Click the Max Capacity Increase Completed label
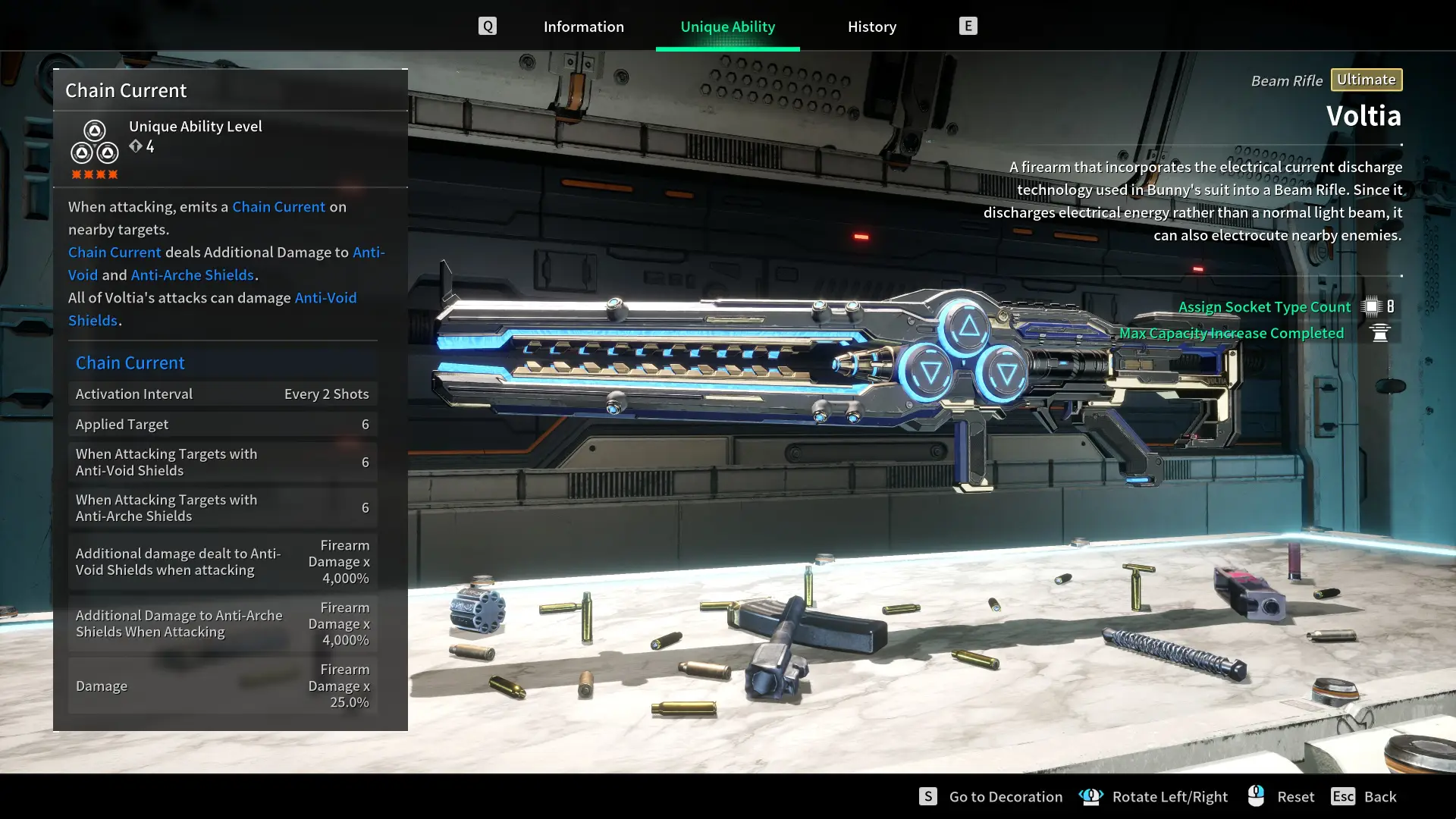This screenshot has width=1456, height=819. pyautogui.click(x=1231, y=333)
